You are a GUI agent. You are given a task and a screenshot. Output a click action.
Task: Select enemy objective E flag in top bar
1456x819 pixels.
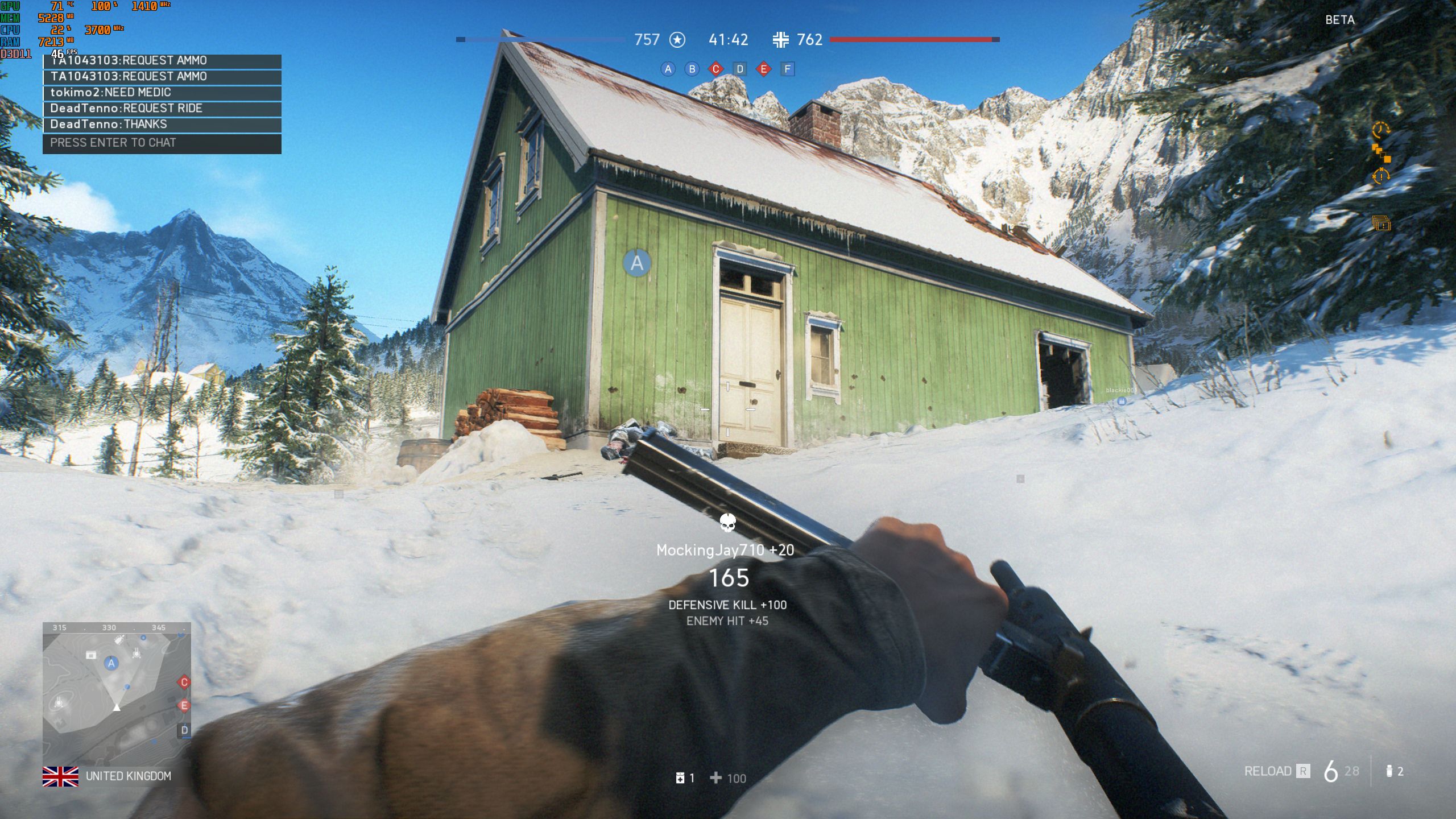click(x=764, y=69)
